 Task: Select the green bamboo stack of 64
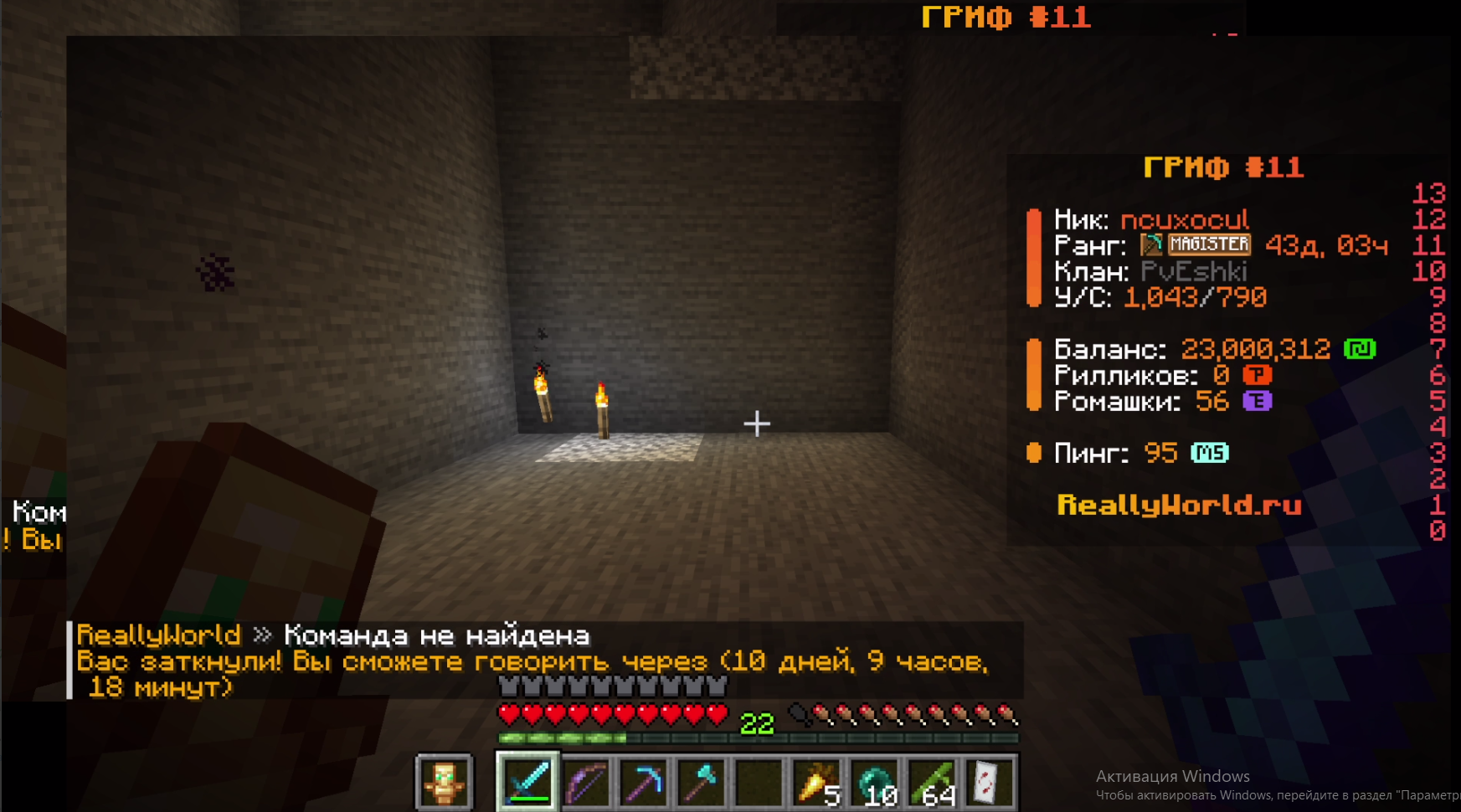934,783
